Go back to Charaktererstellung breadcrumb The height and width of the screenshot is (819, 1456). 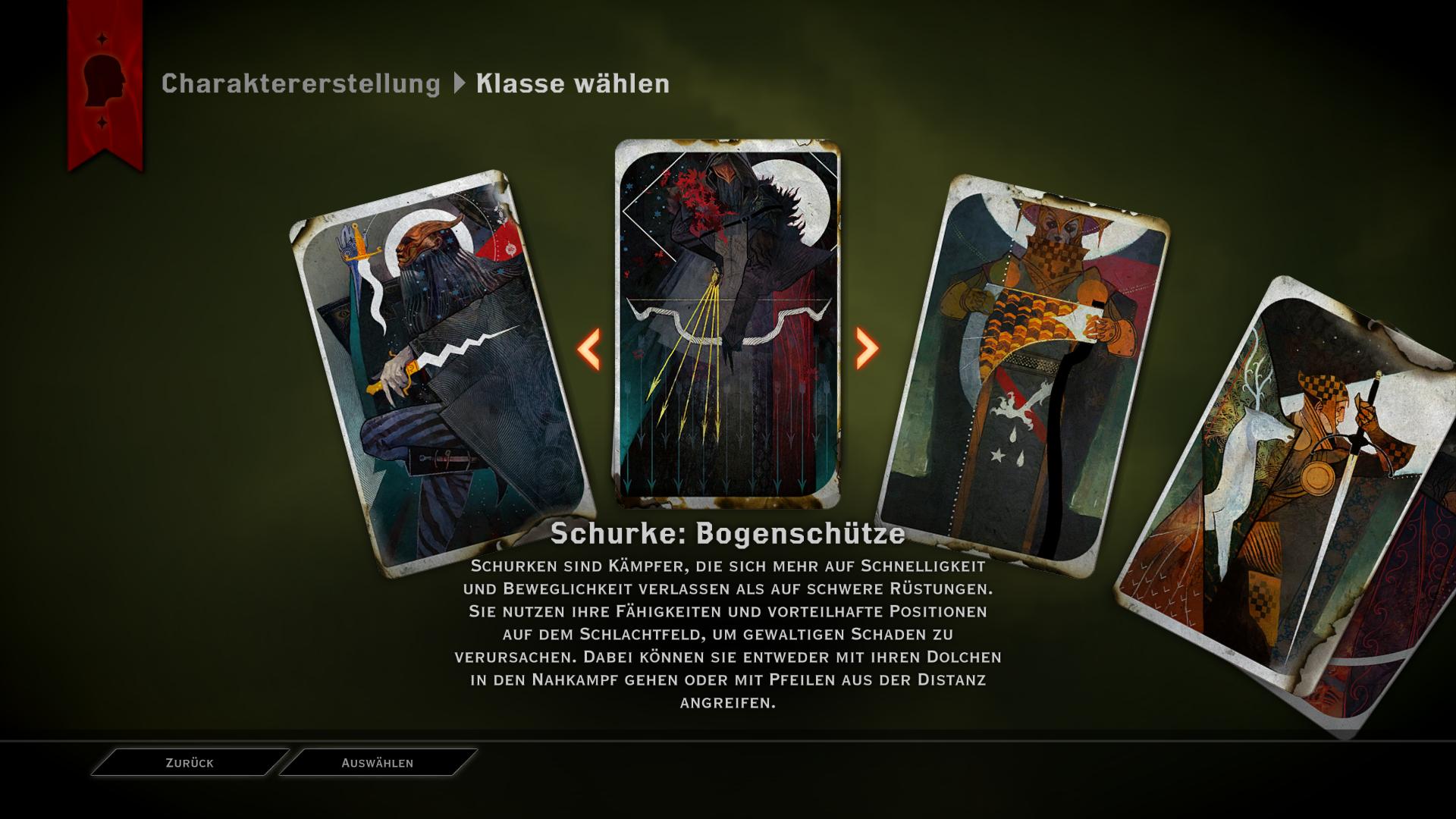tap(300, 83)
